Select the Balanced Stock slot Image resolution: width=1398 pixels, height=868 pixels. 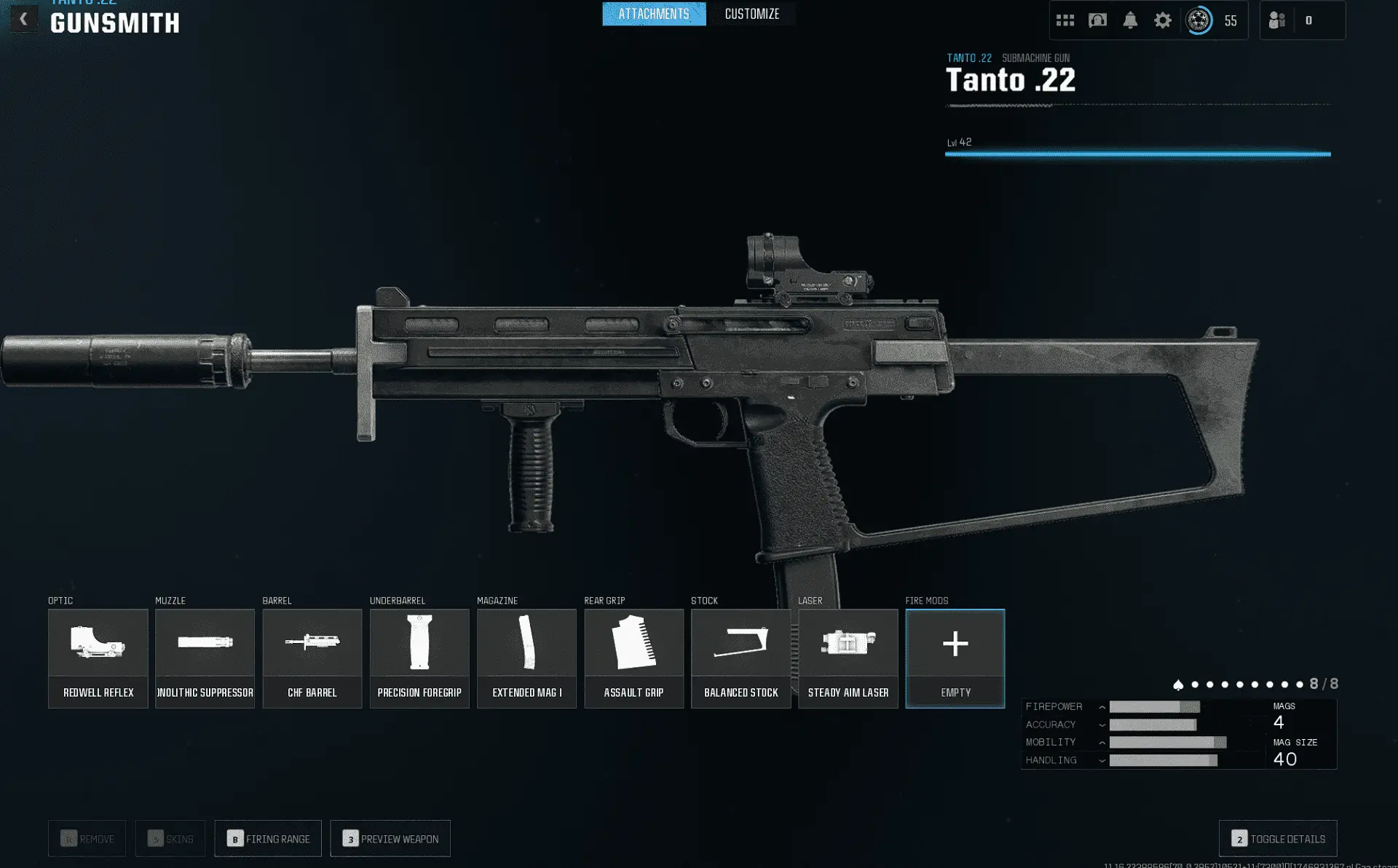coord(741,658)
